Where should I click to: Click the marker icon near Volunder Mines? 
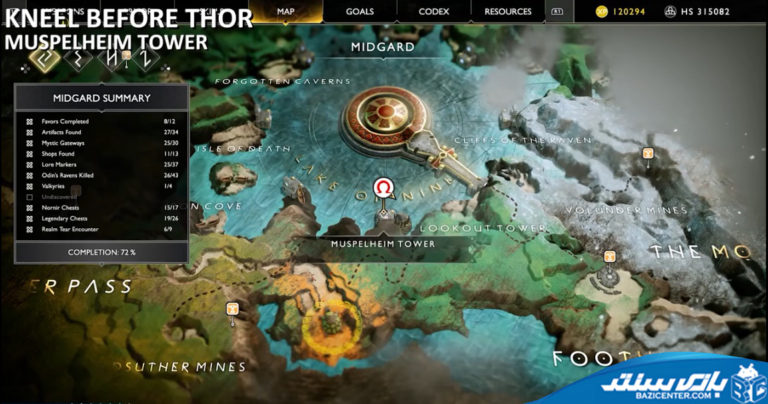point(648,154)
